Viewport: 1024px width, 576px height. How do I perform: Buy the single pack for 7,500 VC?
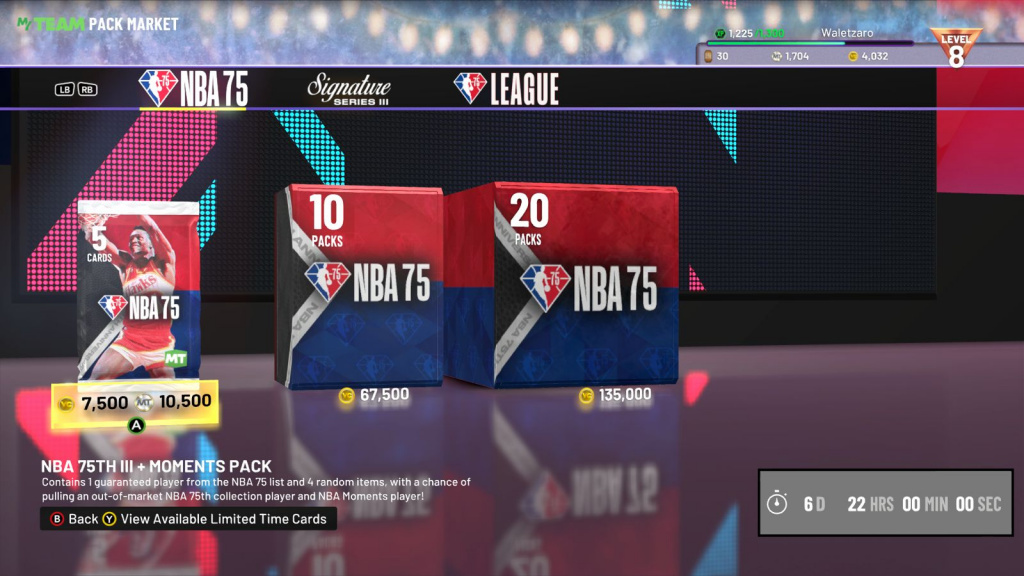coord(94,403)
